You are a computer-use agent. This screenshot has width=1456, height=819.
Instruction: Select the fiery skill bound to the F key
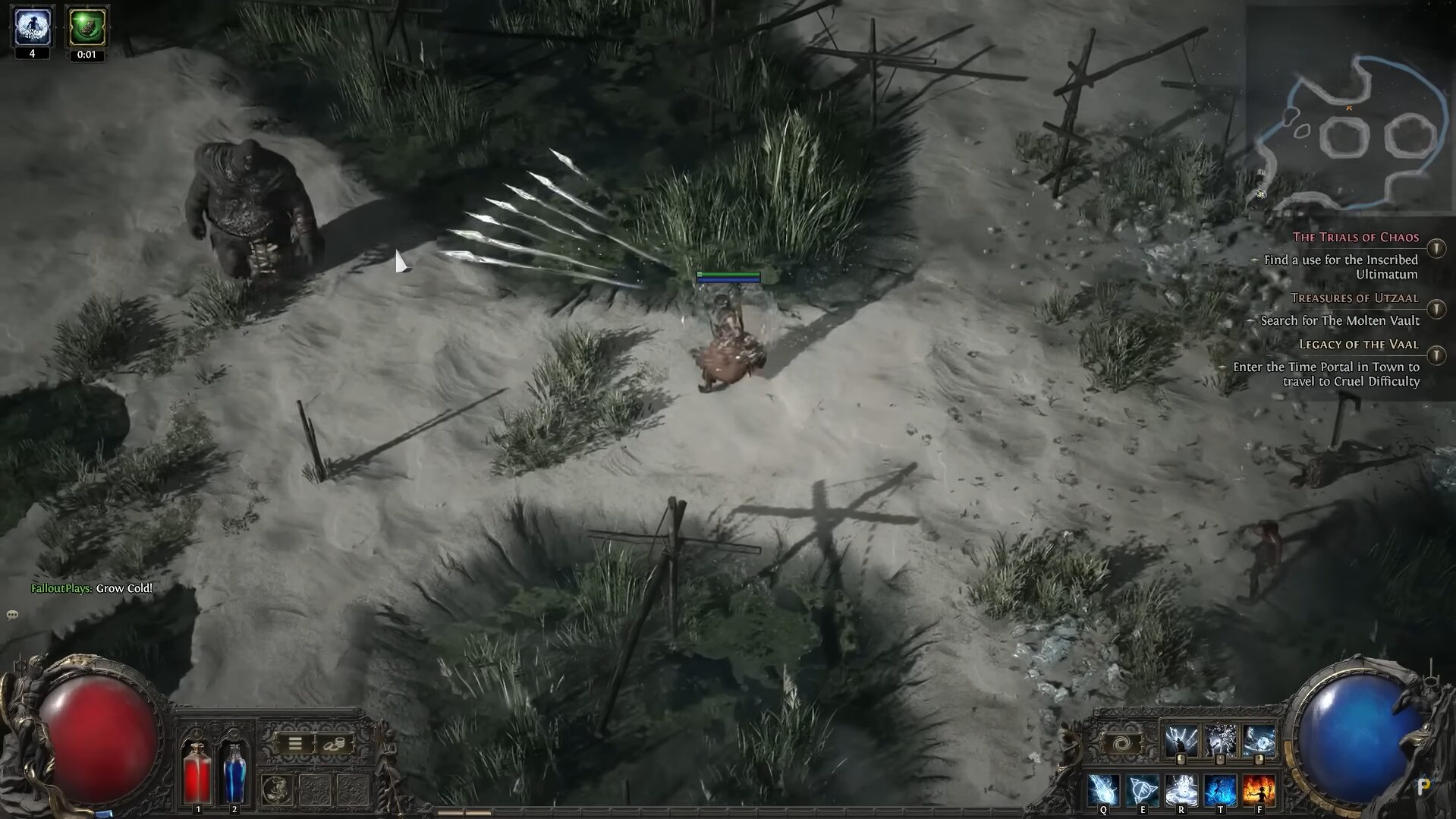point(1259,790)
